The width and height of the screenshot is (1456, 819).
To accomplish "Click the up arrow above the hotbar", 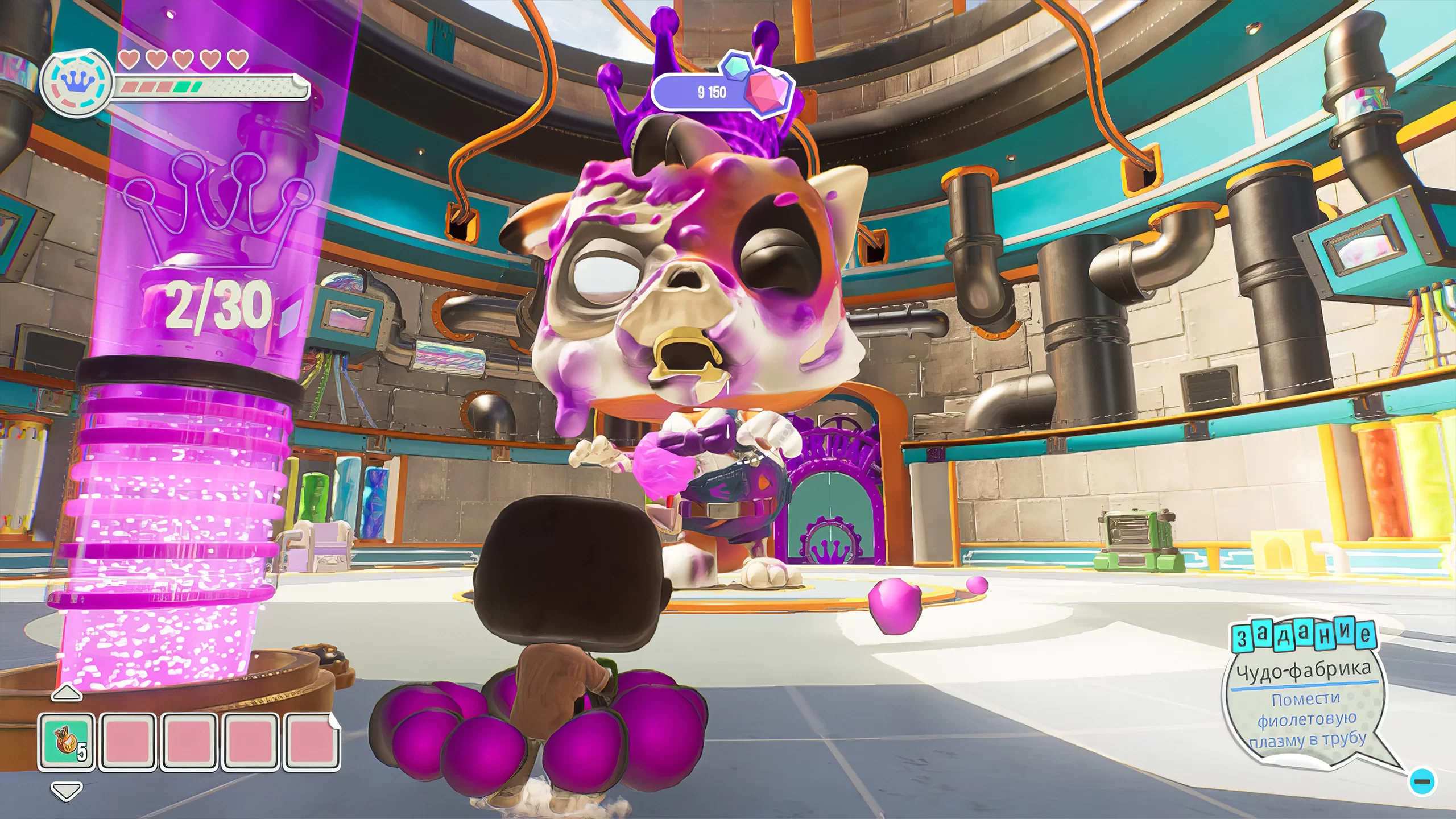I will pyautogui.click(x=67, y=693).
